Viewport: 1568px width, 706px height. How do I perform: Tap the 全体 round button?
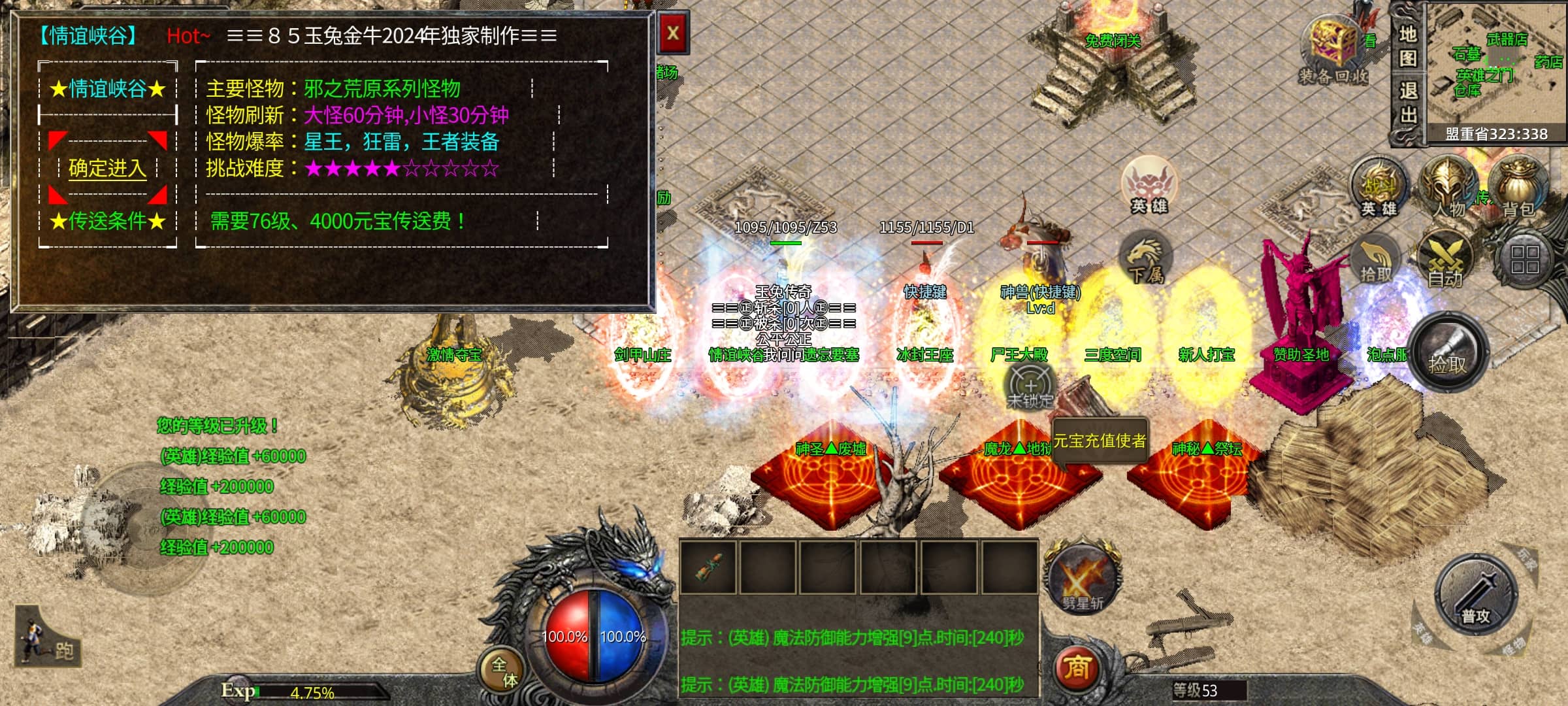pos(504,671)
